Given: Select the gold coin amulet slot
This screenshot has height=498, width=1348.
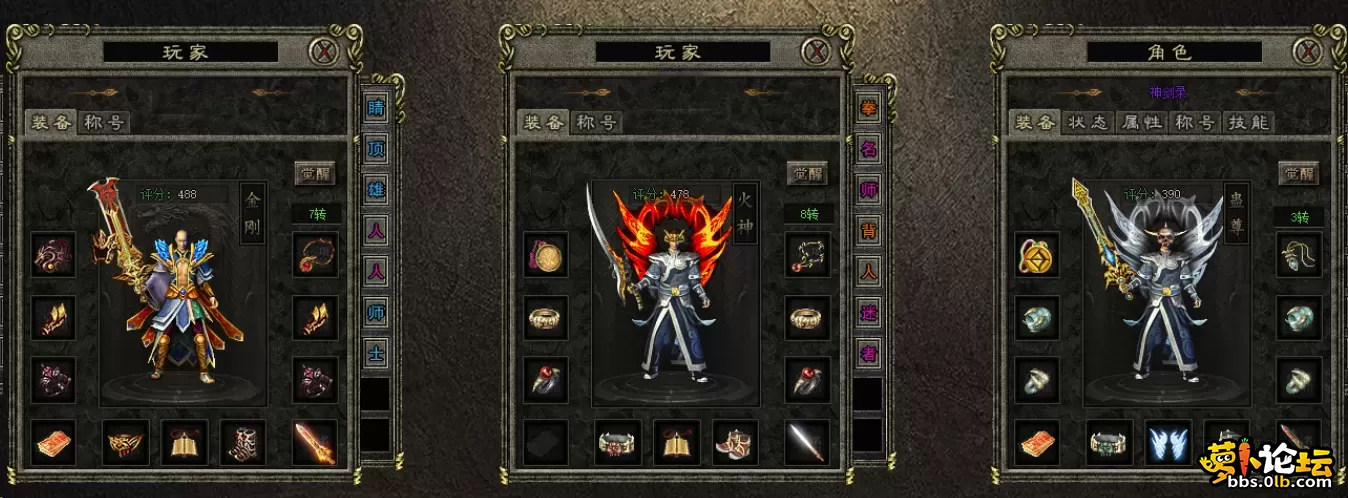Looking at the screenshot, I should [x=1037, y=255].
